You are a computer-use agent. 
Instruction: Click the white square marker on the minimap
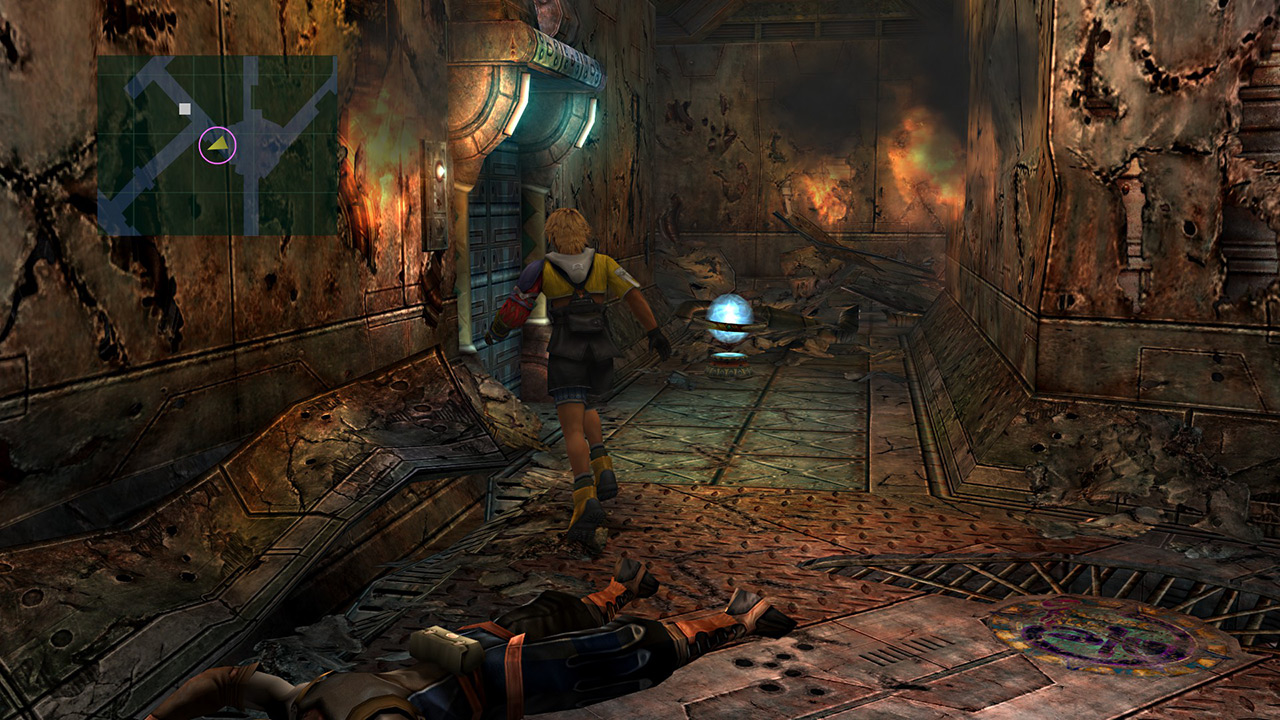[185, 108]
